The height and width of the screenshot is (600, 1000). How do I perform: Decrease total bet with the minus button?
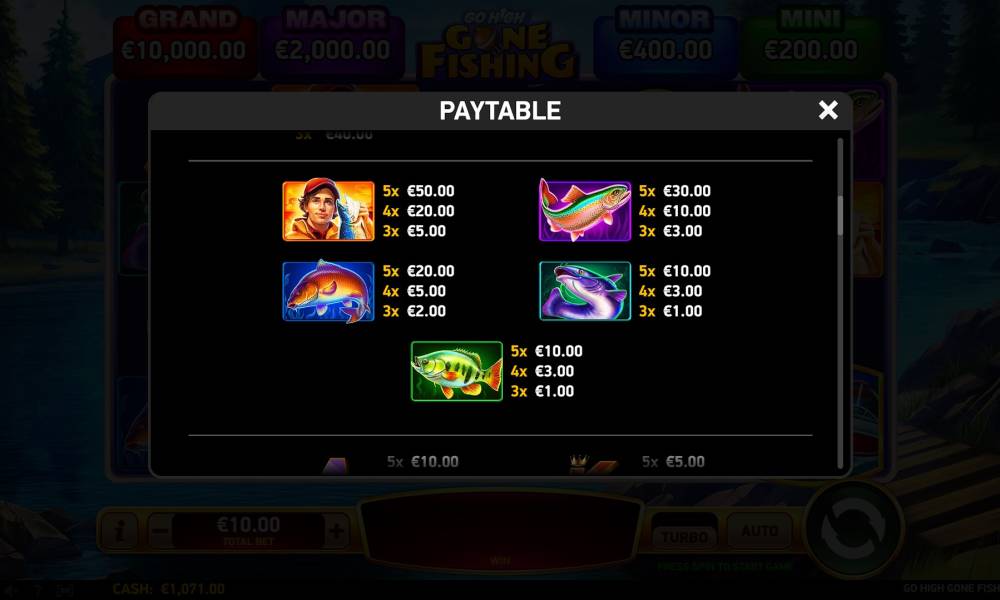tap(158, 531)
